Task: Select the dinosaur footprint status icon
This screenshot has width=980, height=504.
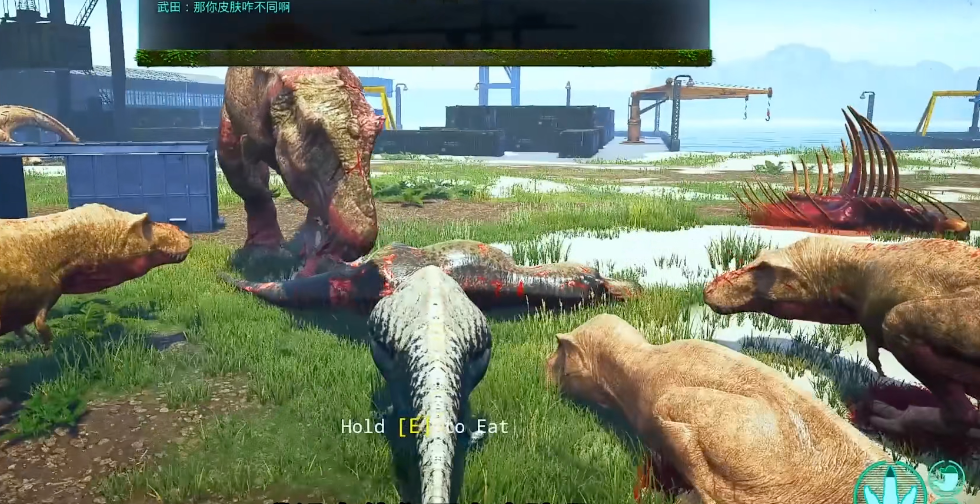Action: (890, 484)
